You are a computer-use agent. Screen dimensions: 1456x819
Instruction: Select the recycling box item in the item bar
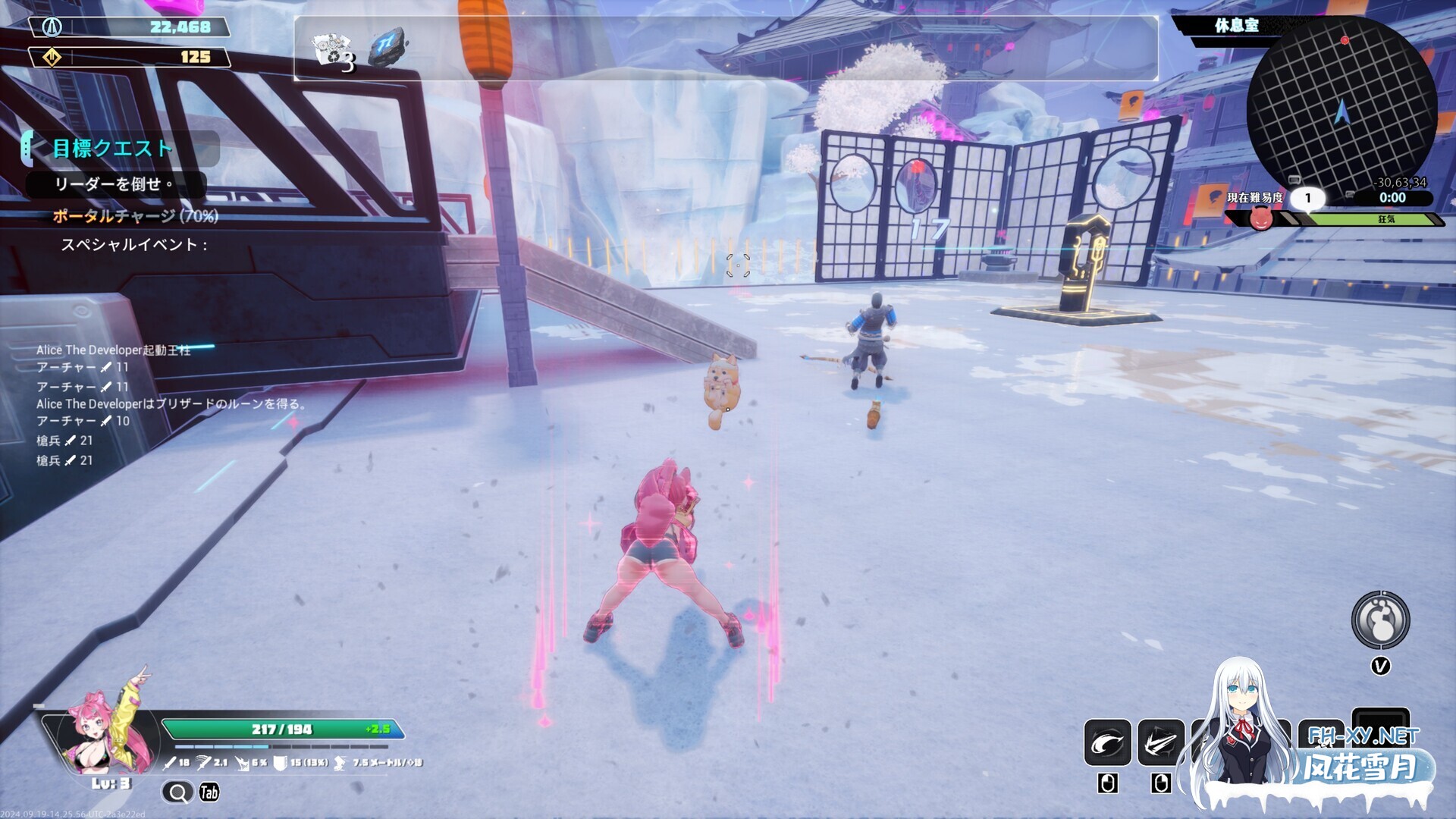point(333,52)
